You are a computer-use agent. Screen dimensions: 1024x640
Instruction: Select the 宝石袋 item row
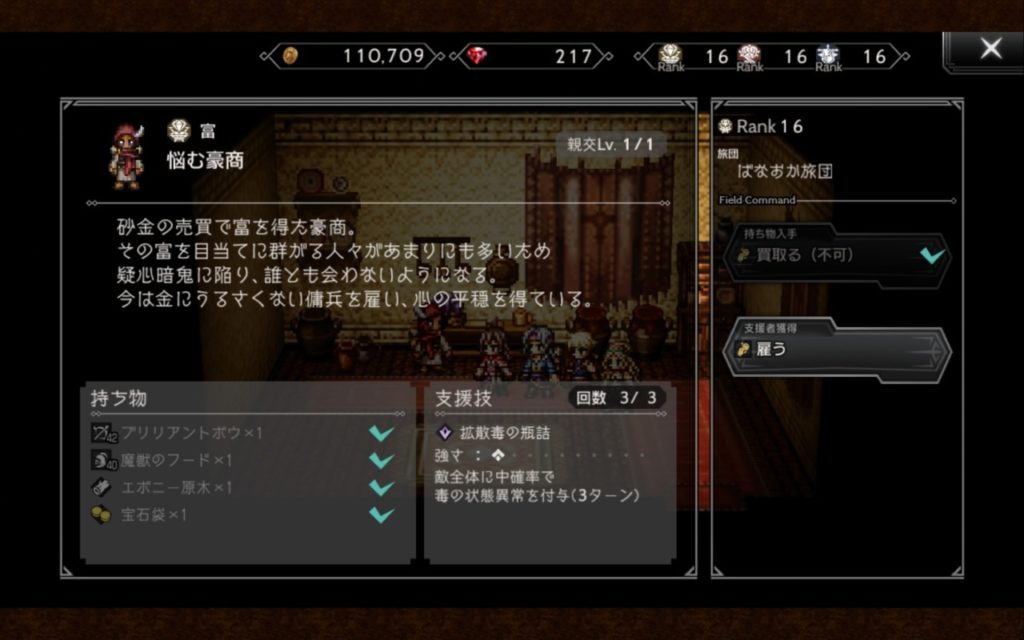[242, 515]
